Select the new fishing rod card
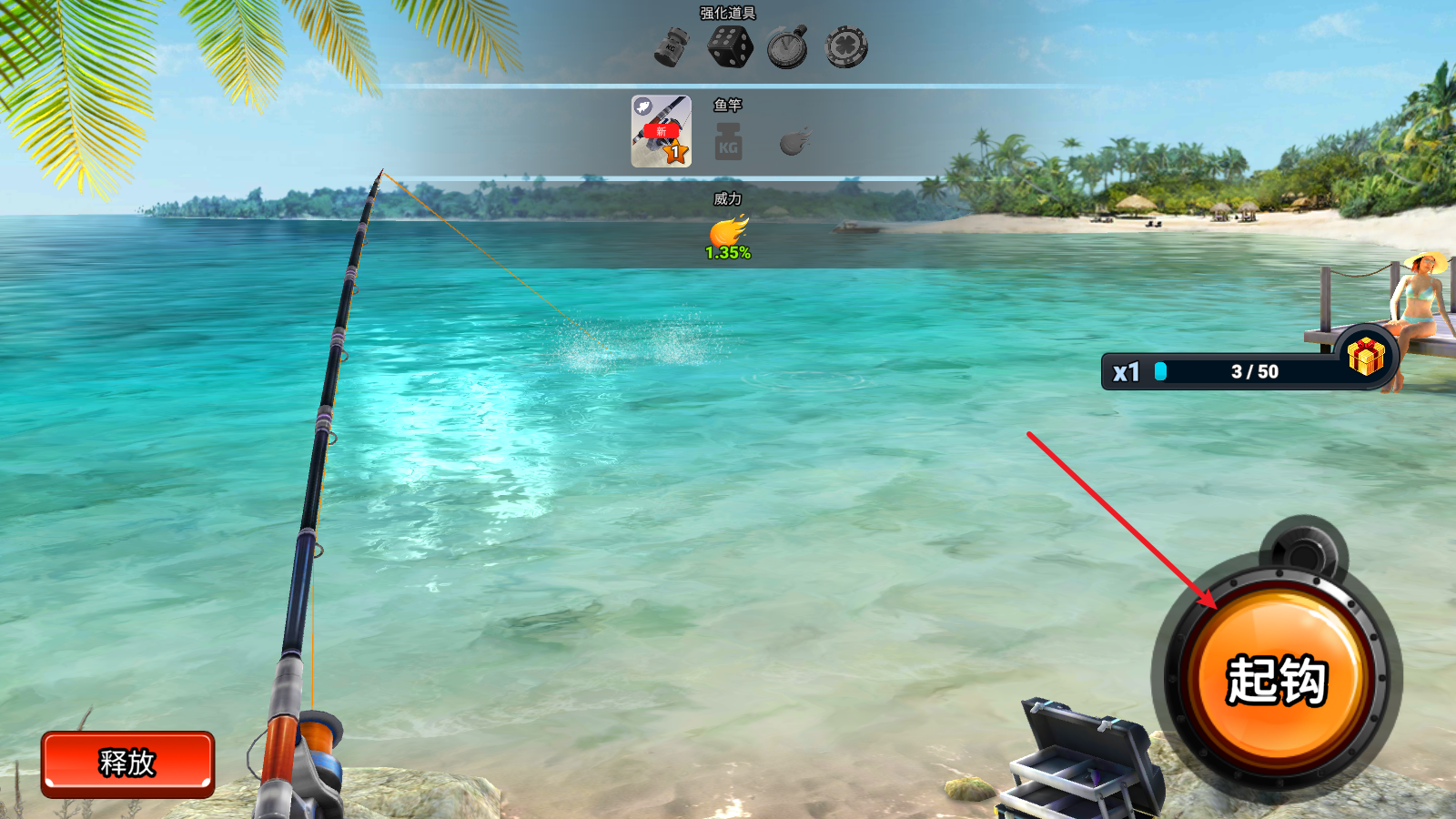The width and height of the screenshot is (1456, 819). coord(662,132)
